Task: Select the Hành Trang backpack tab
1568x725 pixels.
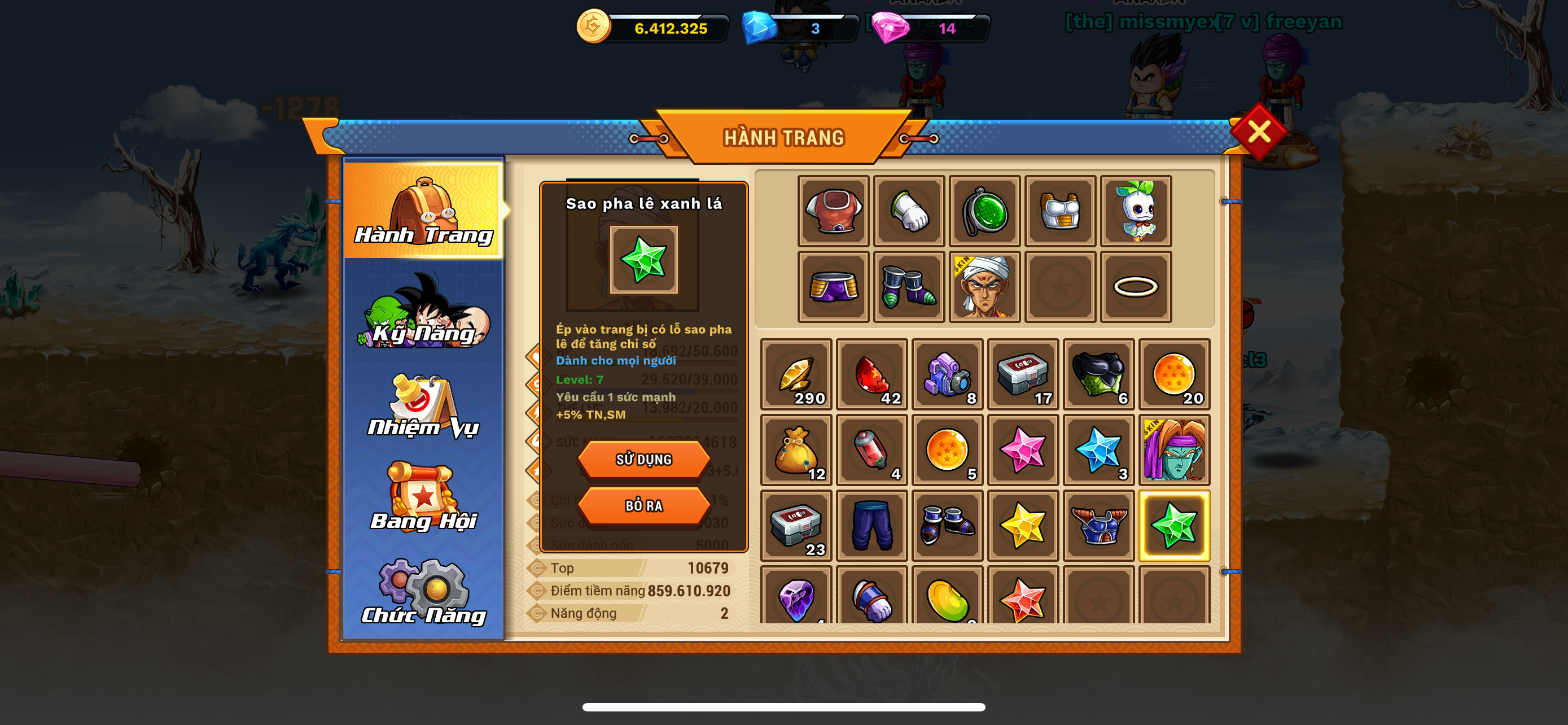Action: (424, 210)
